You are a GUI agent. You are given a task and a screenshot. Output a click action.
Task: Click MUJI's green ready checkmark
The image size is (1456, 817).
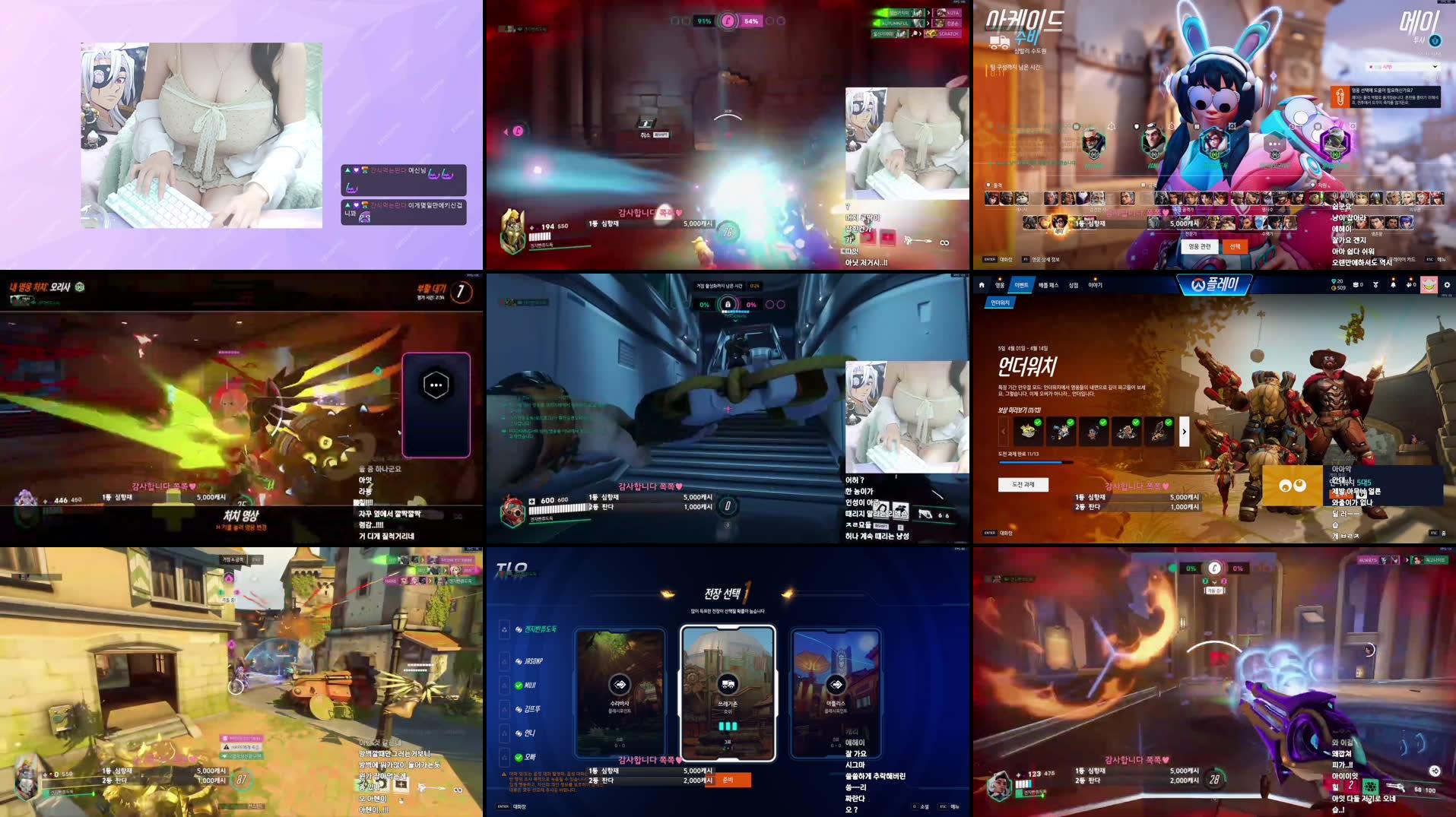519,686
